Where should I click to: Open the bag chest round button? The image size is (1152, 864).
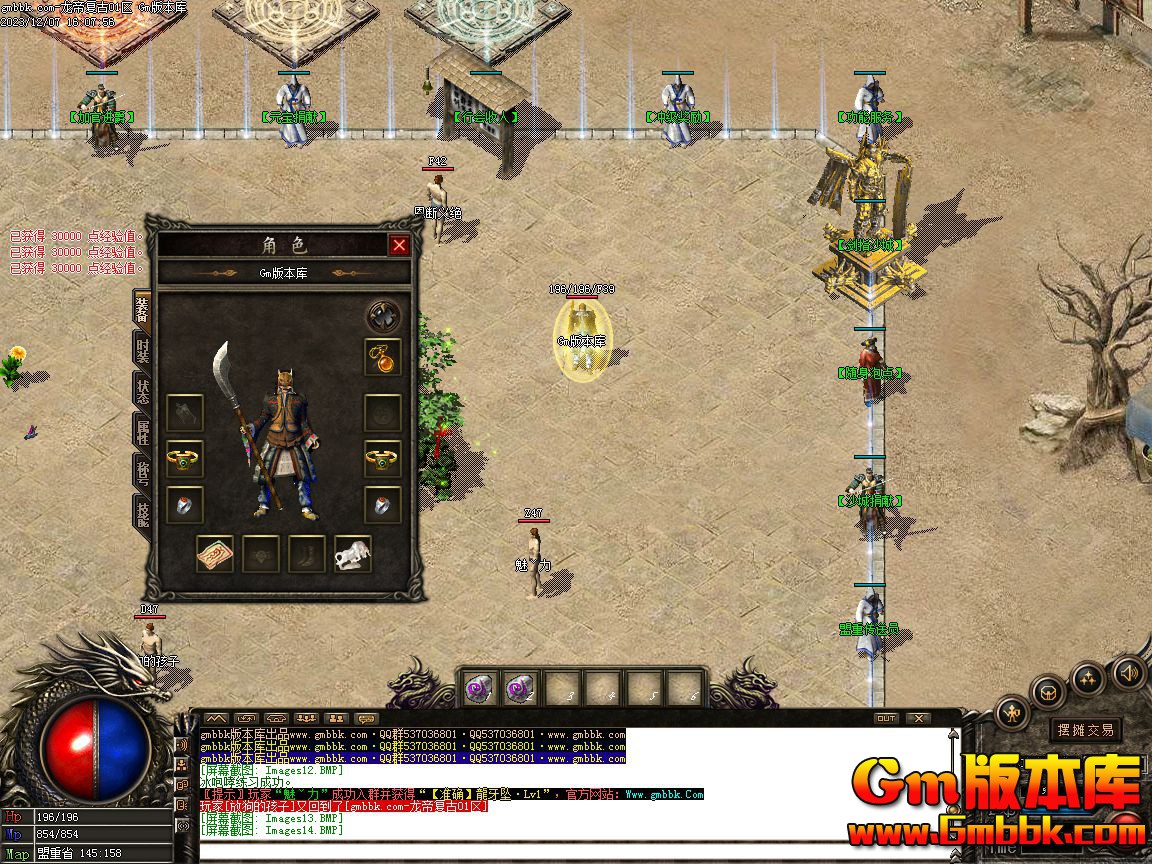click(1048, 691)
